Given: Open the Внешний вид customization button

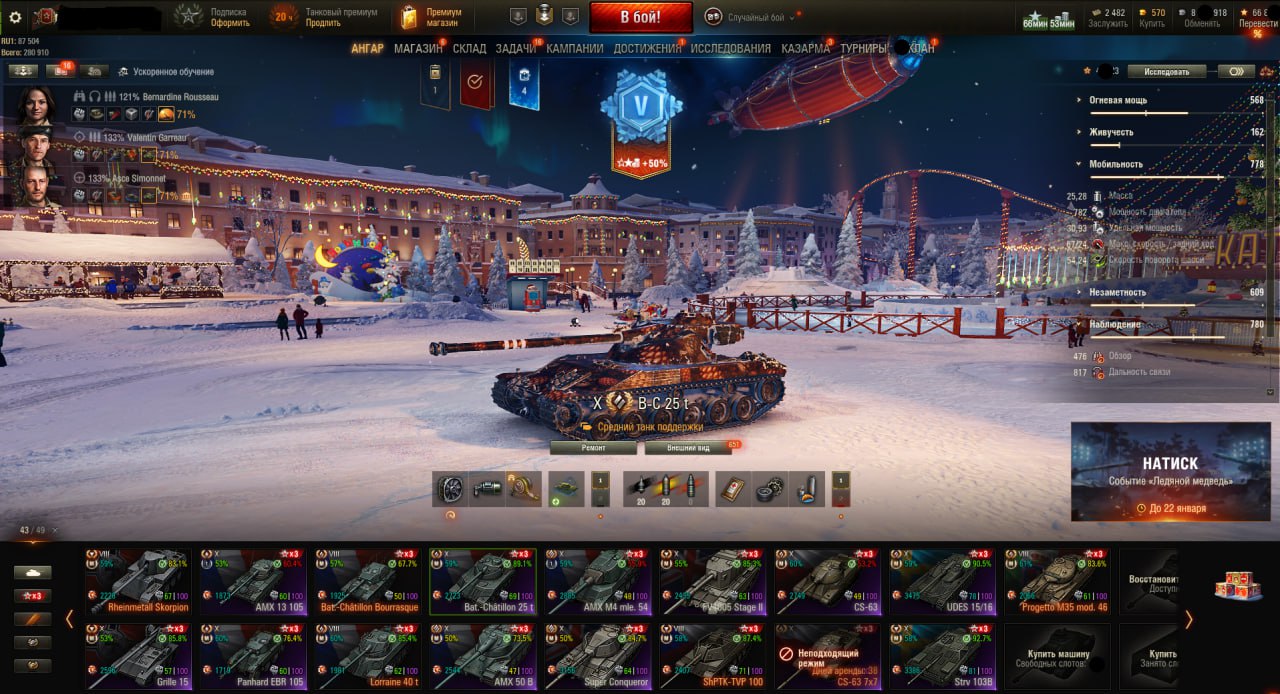Looking at the screenshot, I should click(687, 448).
